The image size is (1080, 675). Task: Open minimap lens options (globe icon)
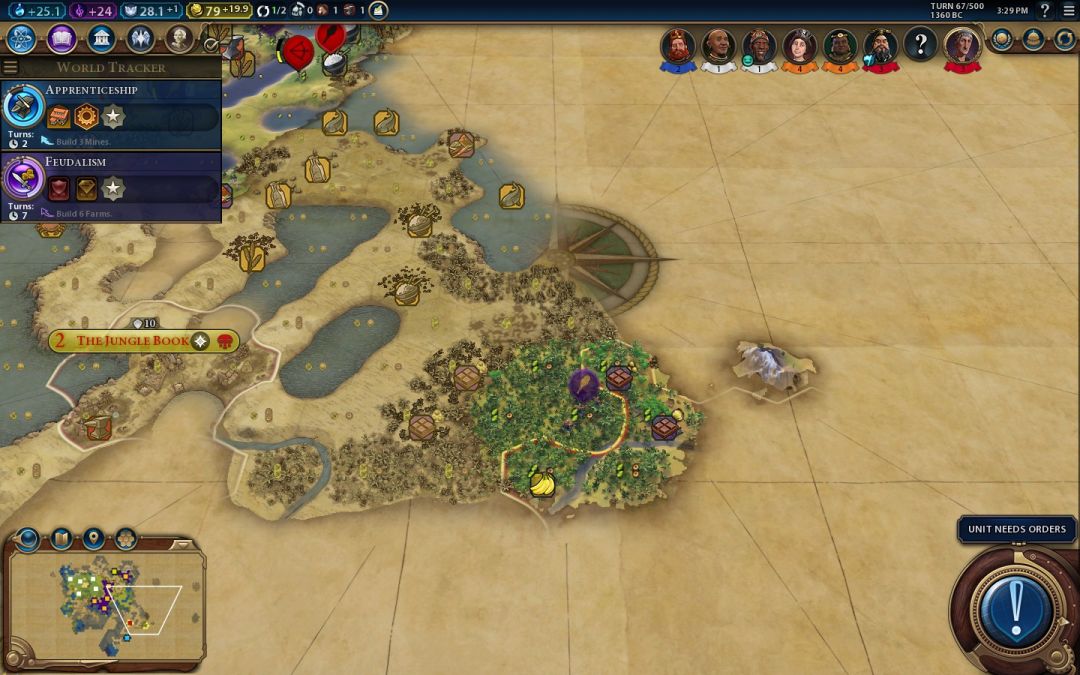click(27, 539)
